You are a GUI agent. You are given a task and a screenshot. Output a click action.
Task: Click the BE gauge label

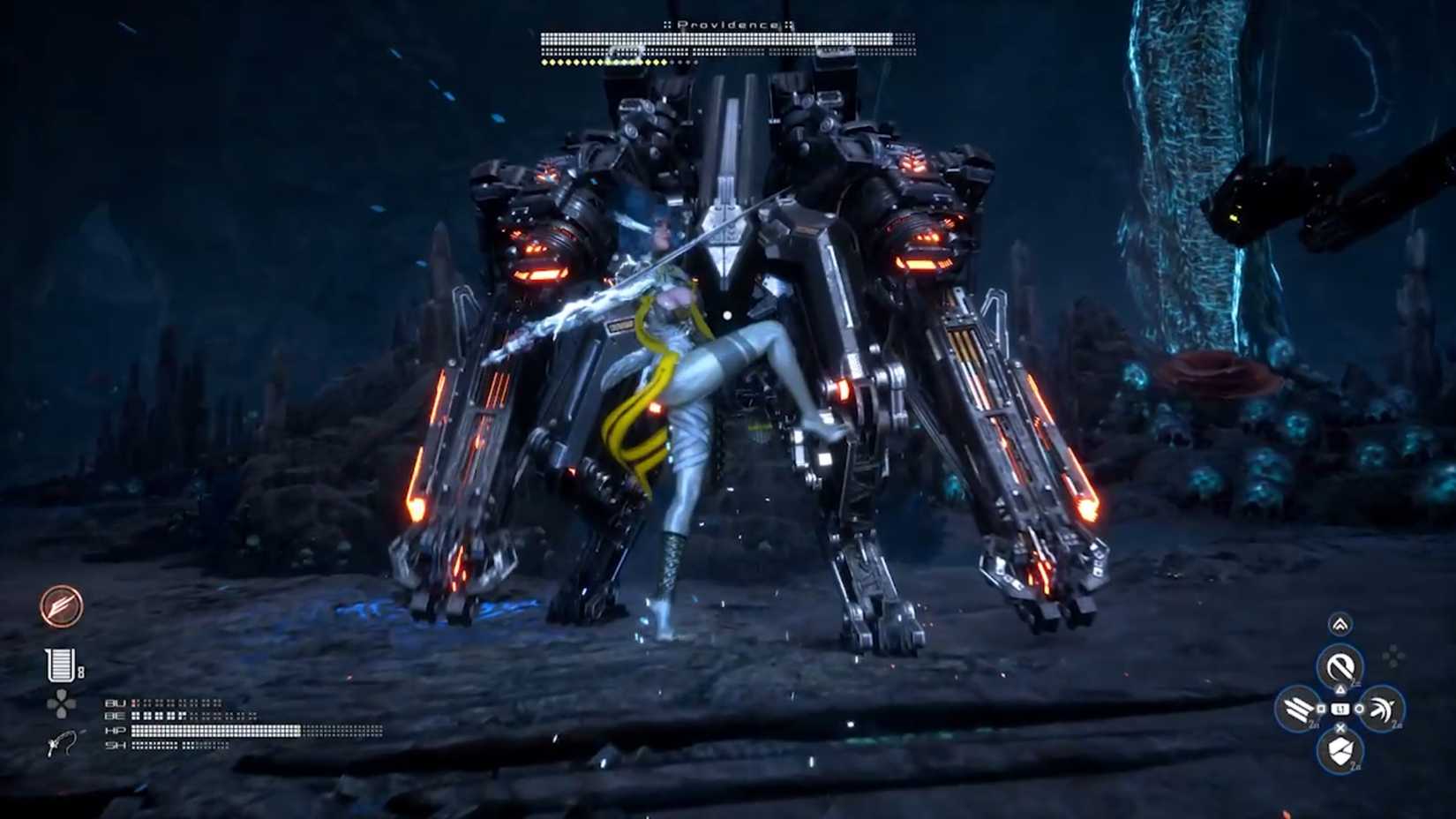point(115,716)
